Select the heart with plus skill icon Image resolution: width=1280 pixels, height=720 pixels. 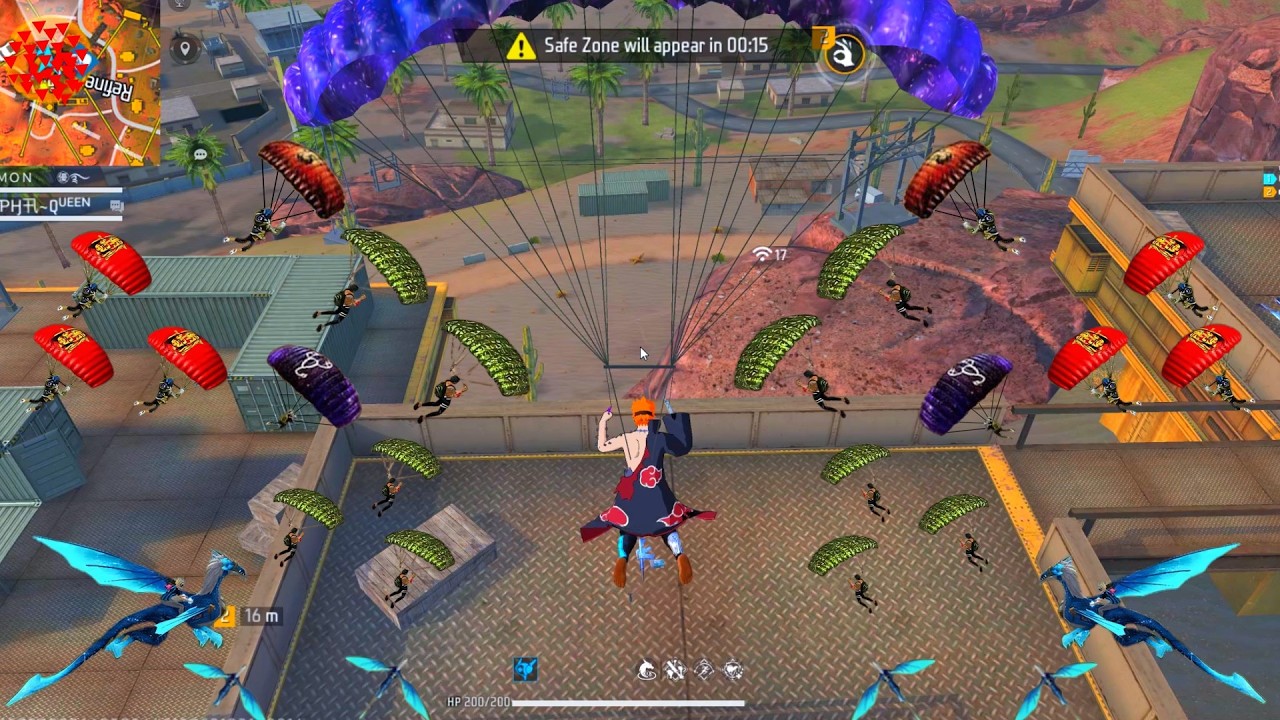[733, 670]
